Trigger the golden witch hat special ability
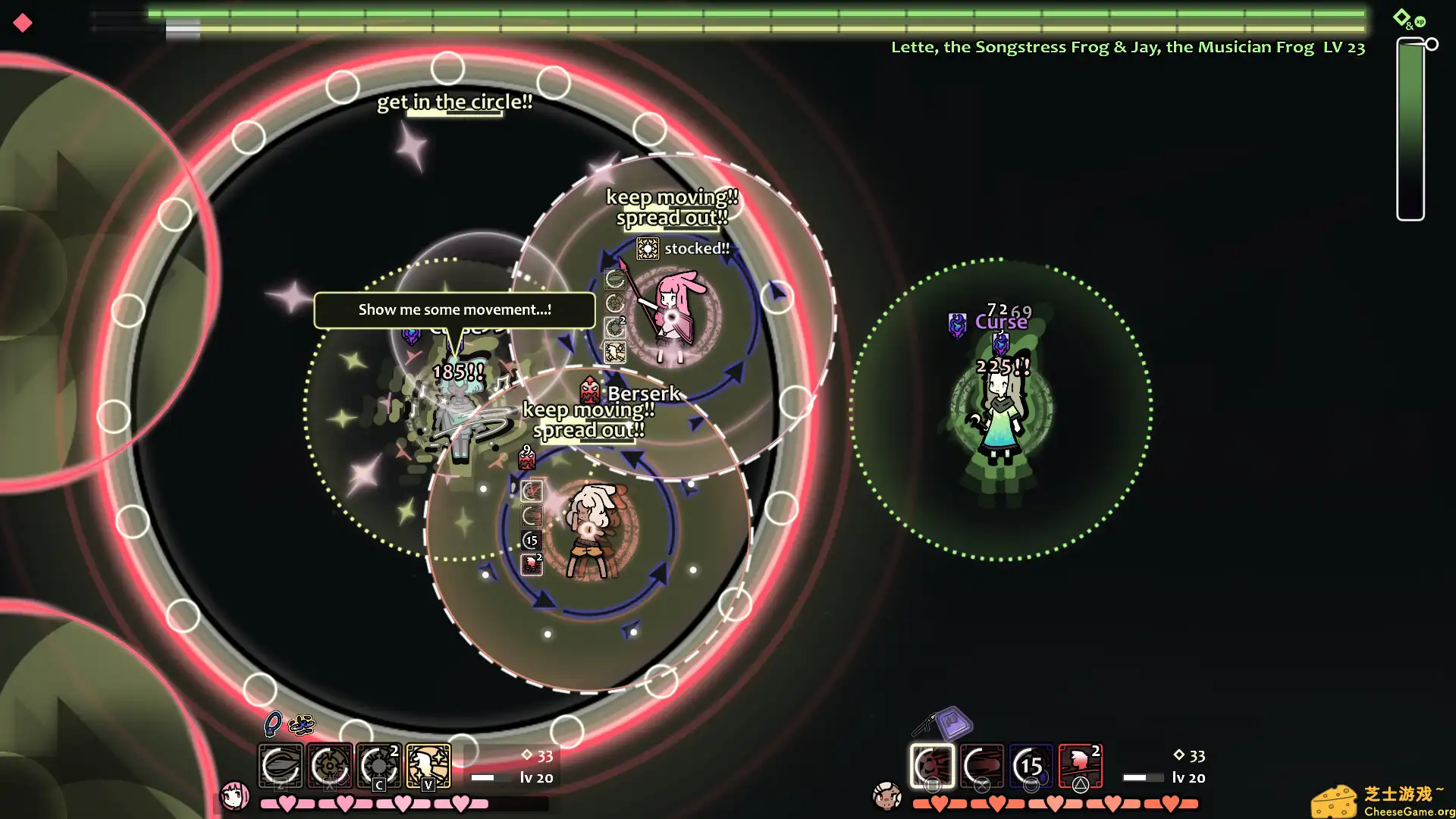 pyautogui.click(x=428, y=765)
